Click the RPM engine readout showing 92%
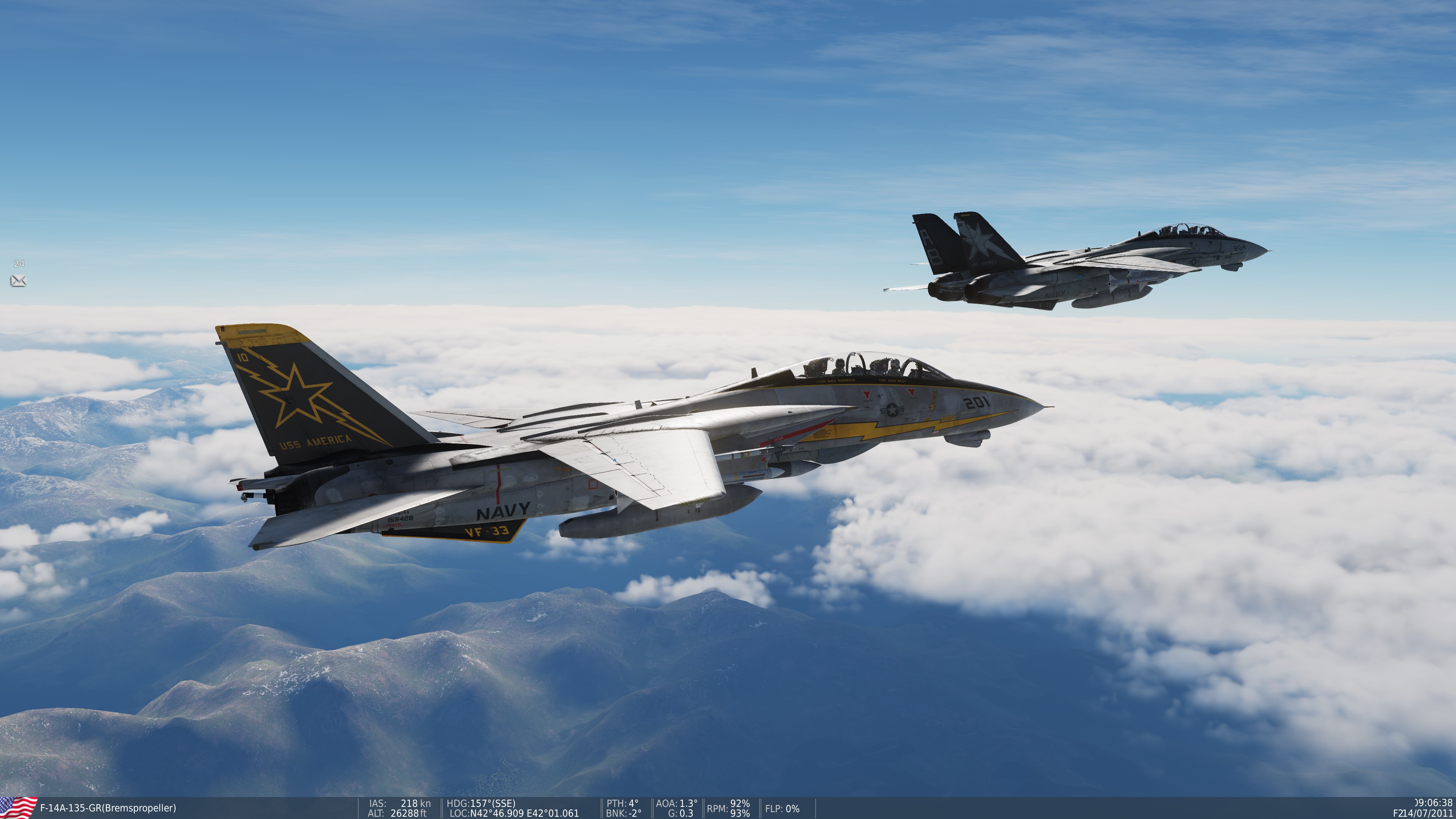 (728, 803)
